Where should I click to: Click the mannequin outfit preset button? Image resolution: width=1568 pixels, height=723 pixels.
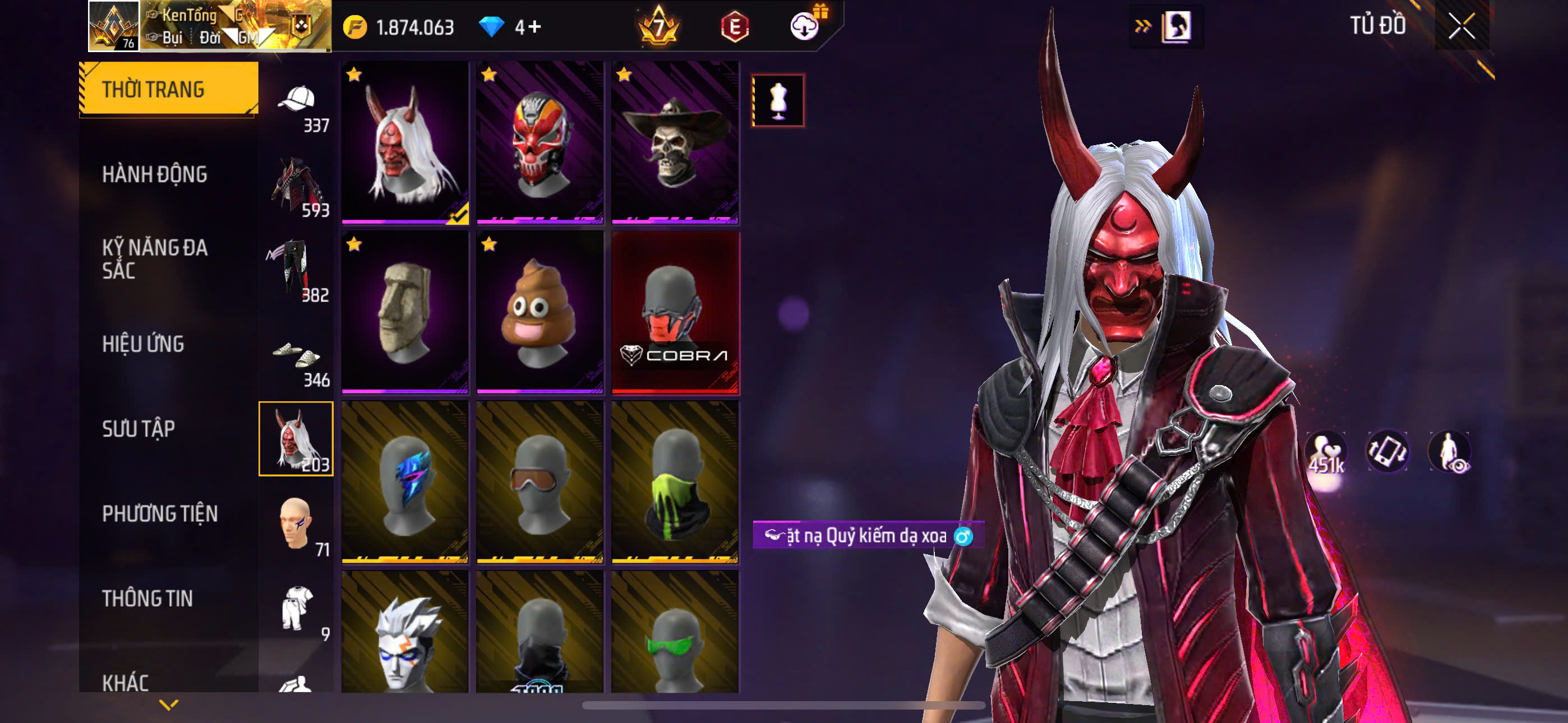point(778,100)
